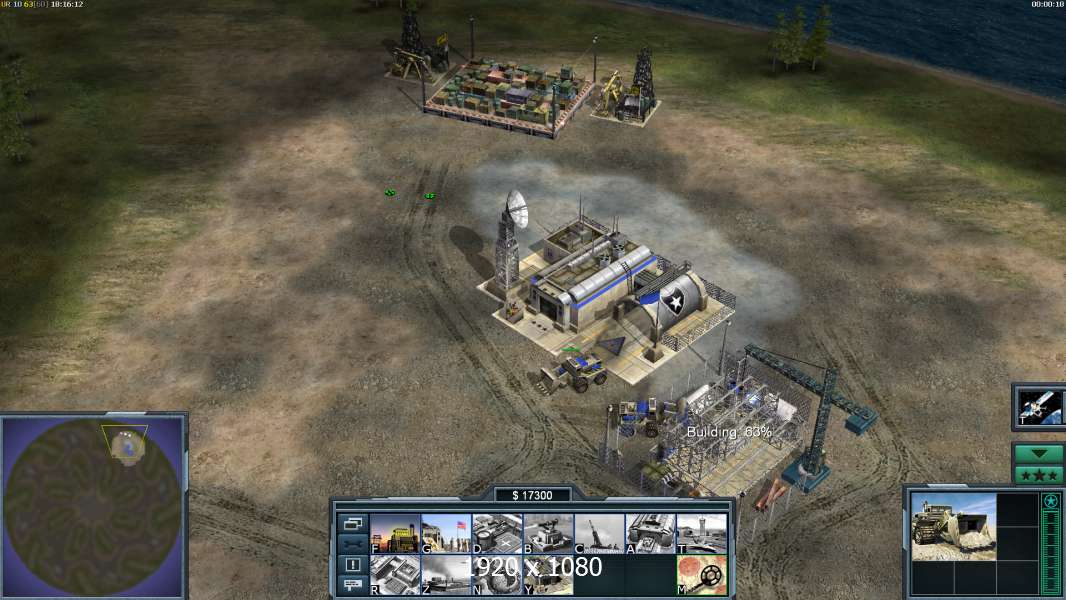Click the overlapping windows button on command bar
This screenshot has width=1066, height=600.
[352, 522]
